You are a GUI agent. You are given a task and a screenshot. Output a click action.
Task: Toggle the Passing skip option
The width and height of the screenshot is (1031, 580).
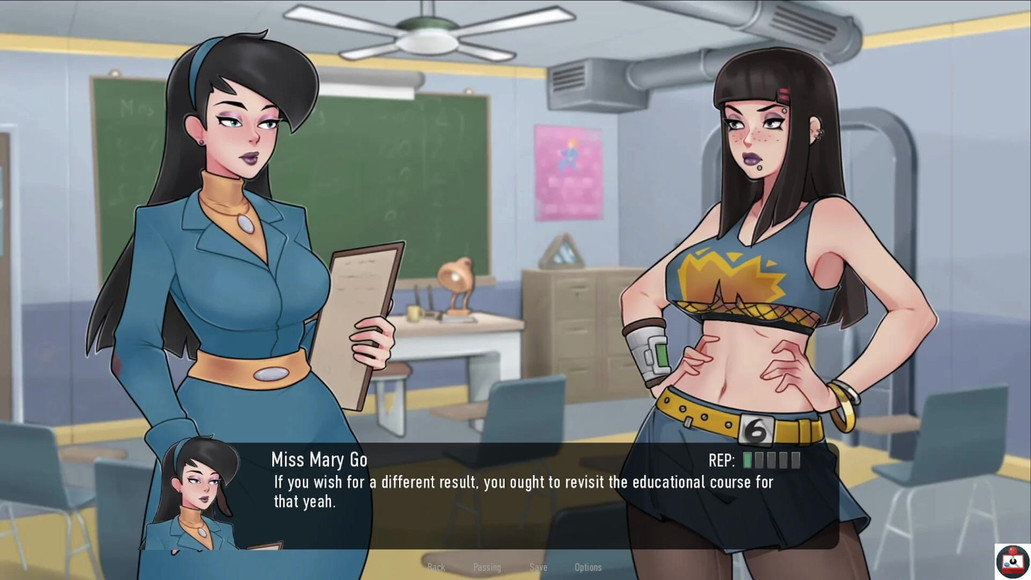click(x=487, y=567)
